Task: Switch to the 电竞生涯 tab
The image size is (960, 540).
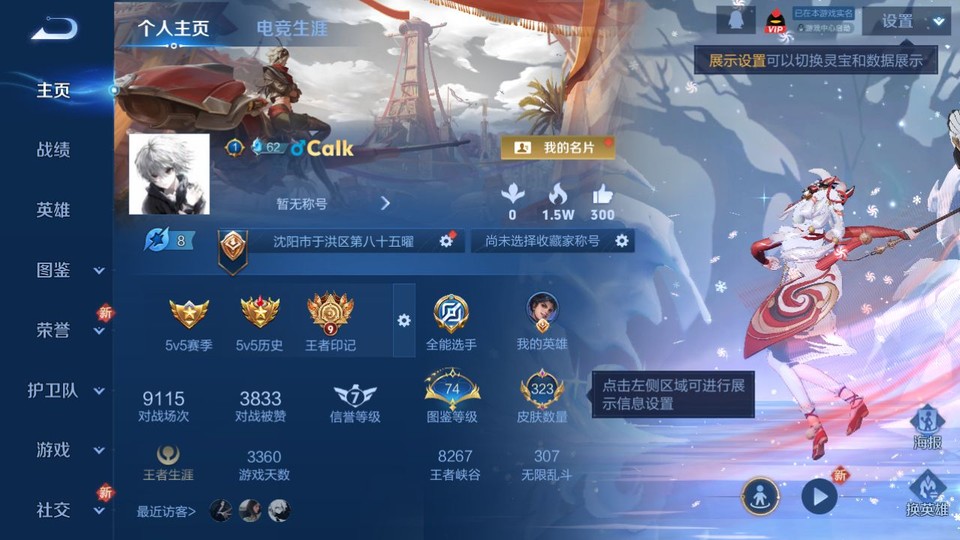Action: (292, 28)
